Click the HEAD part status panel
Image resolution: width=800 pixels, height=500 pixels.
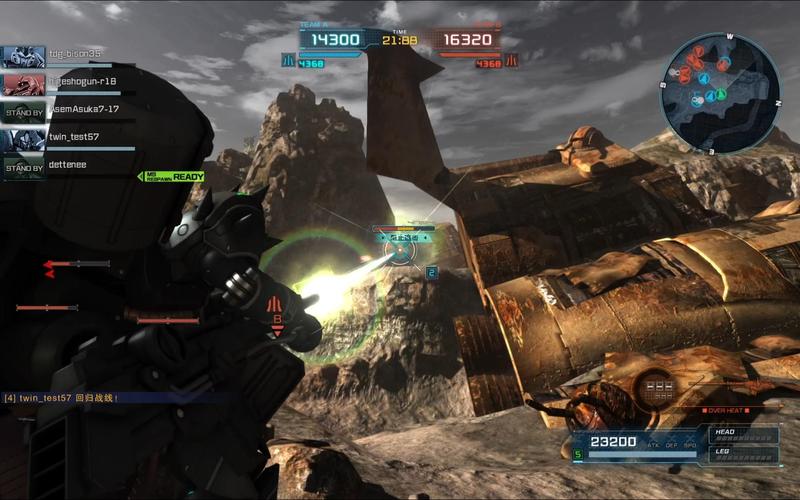(x=744, y=435)
